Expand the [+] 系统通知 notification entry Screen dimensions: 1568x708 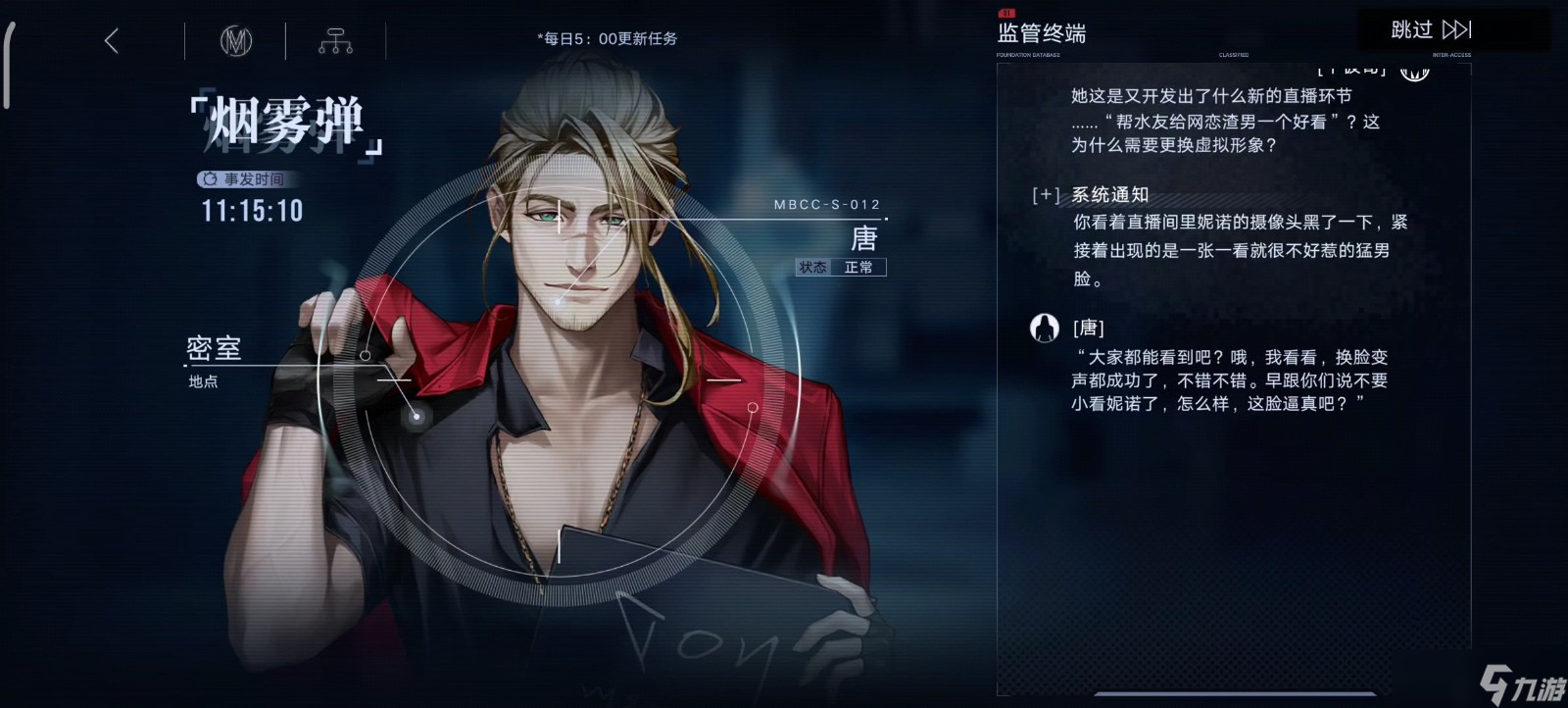[1045, 195]
